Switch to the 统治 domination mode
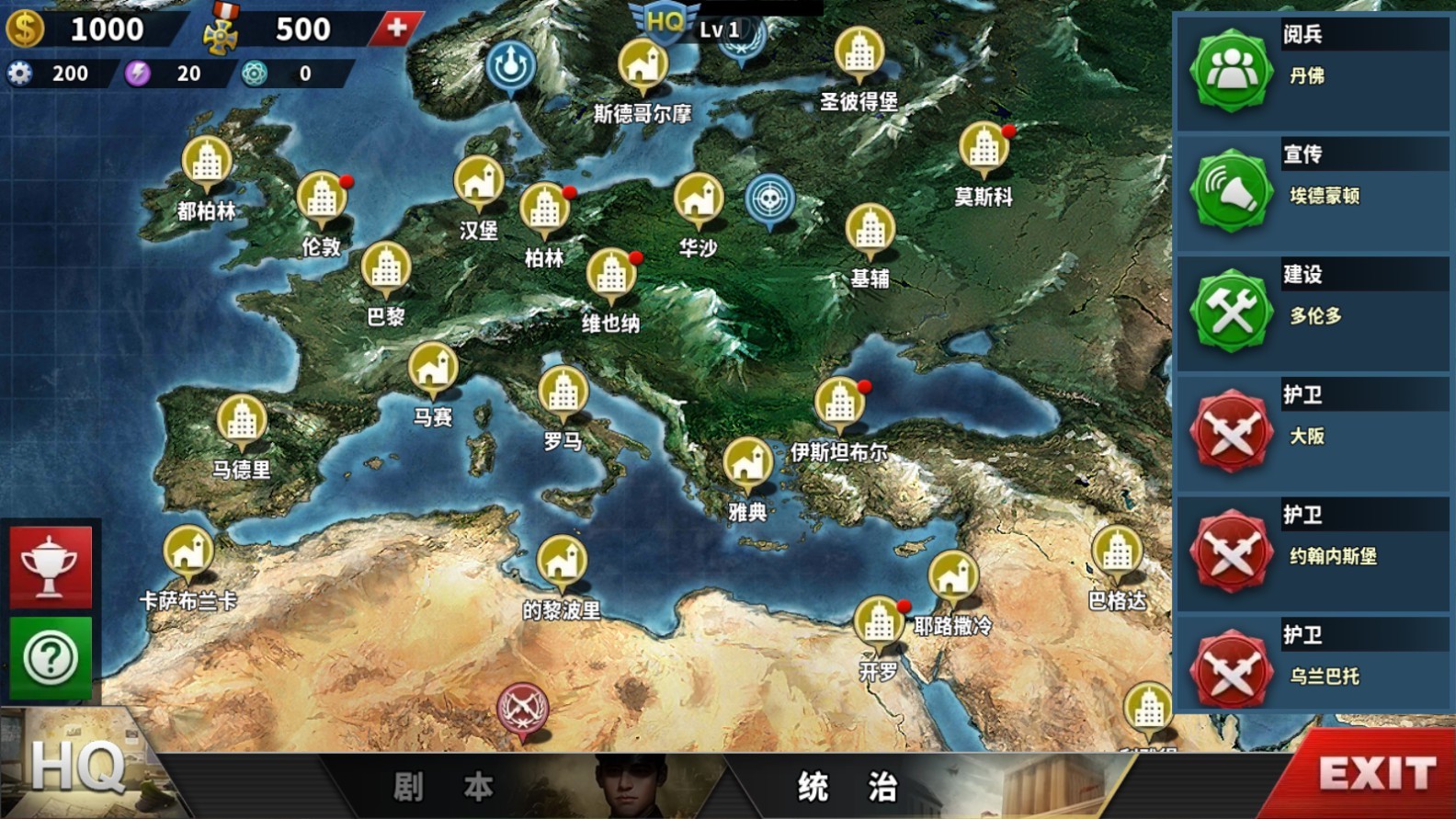1456x819 pixels. [847, 787]
